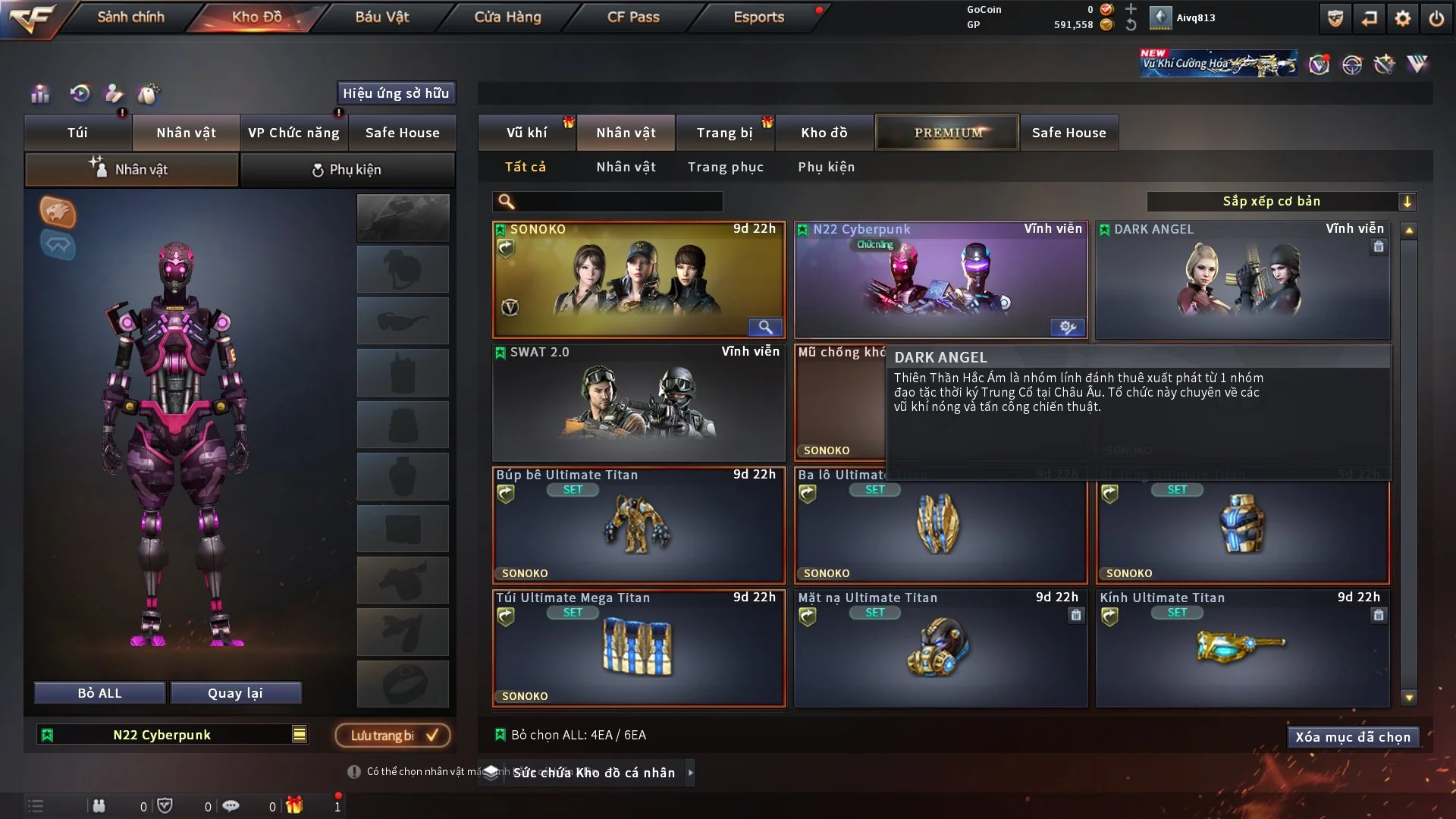Open the Sắp xếp cơ bản dropdown

tap(1281, 201)
